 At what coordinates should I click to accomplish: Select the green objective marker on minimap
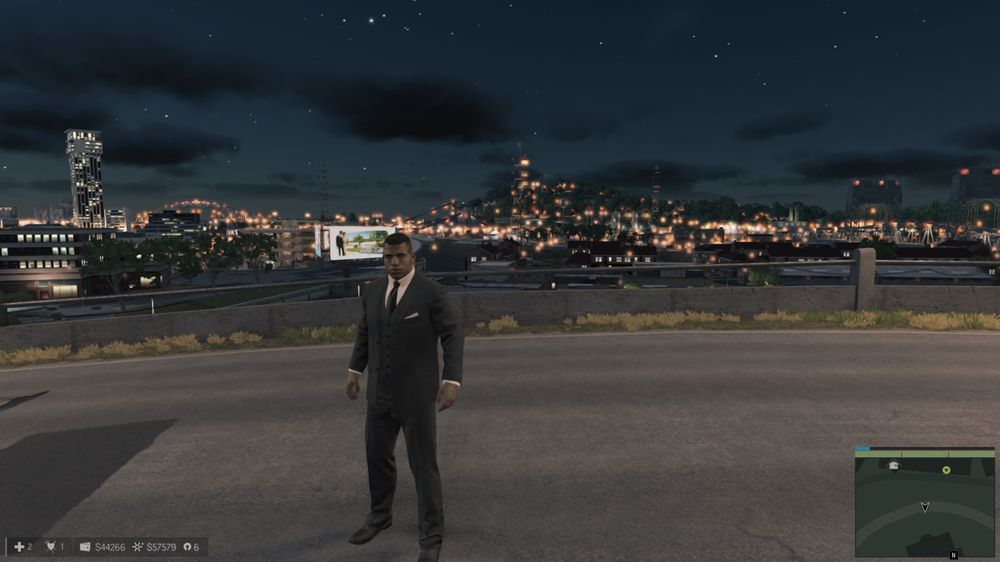946,469
